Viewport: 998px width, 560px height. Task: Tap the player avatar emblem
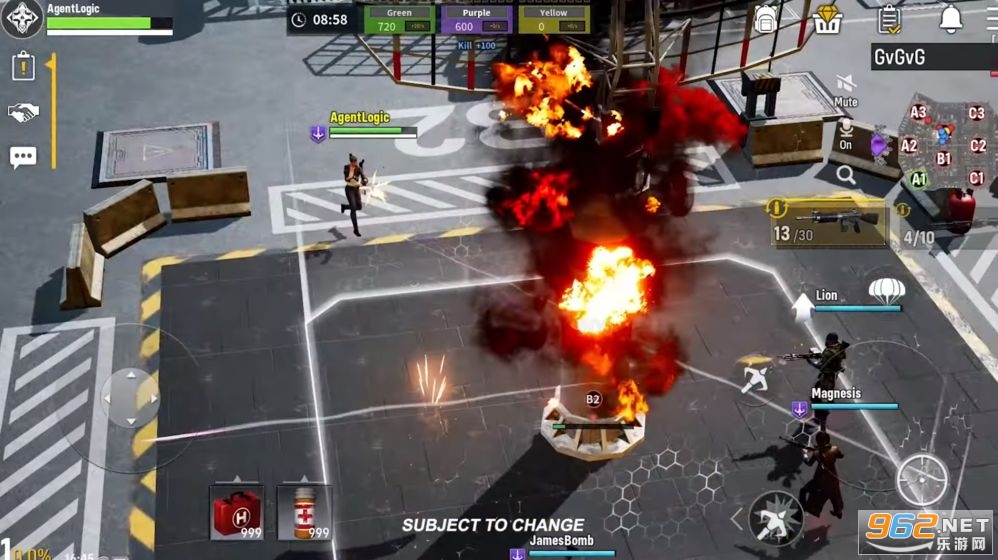coord(21,19)
